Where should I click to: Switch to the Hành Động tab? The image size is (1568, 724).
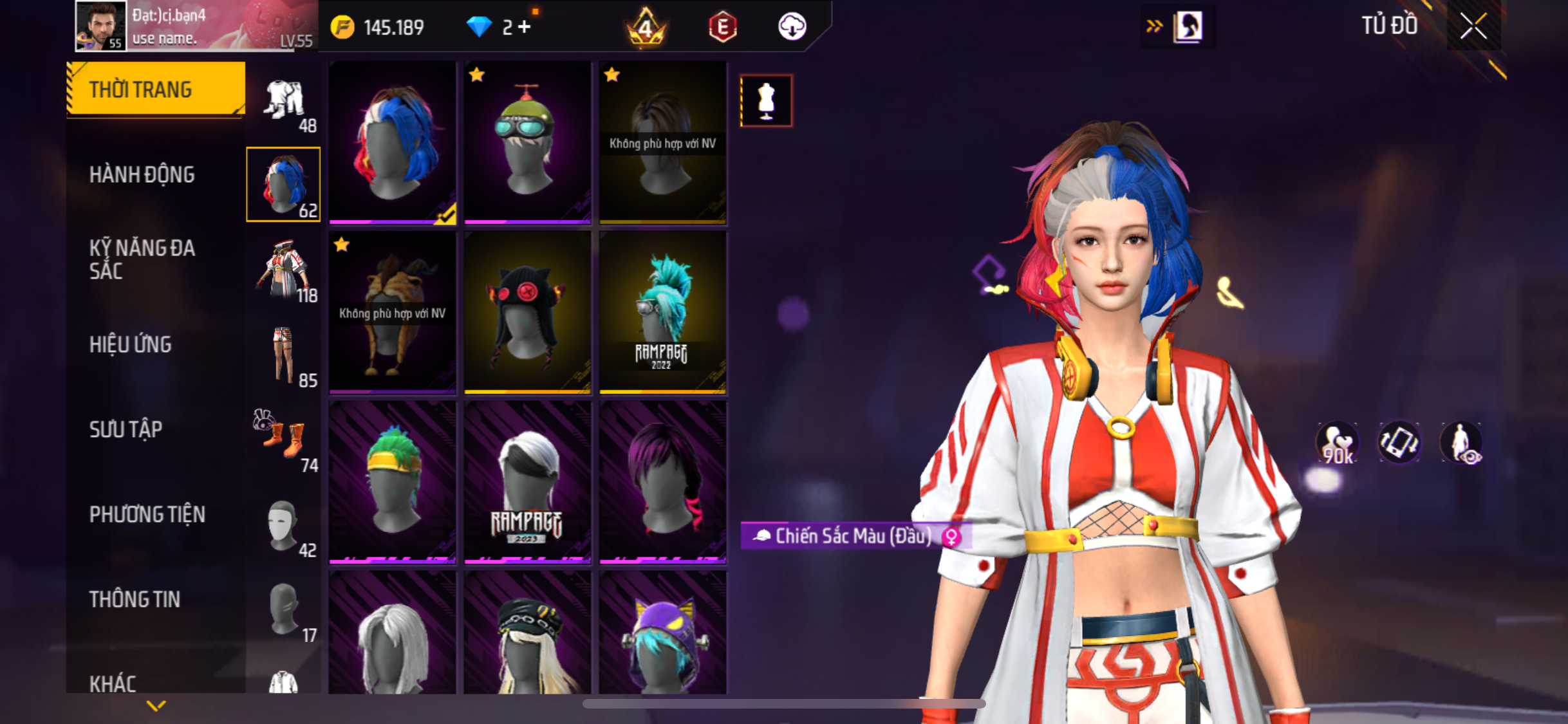pyautogui.click(x=142, y=174)
